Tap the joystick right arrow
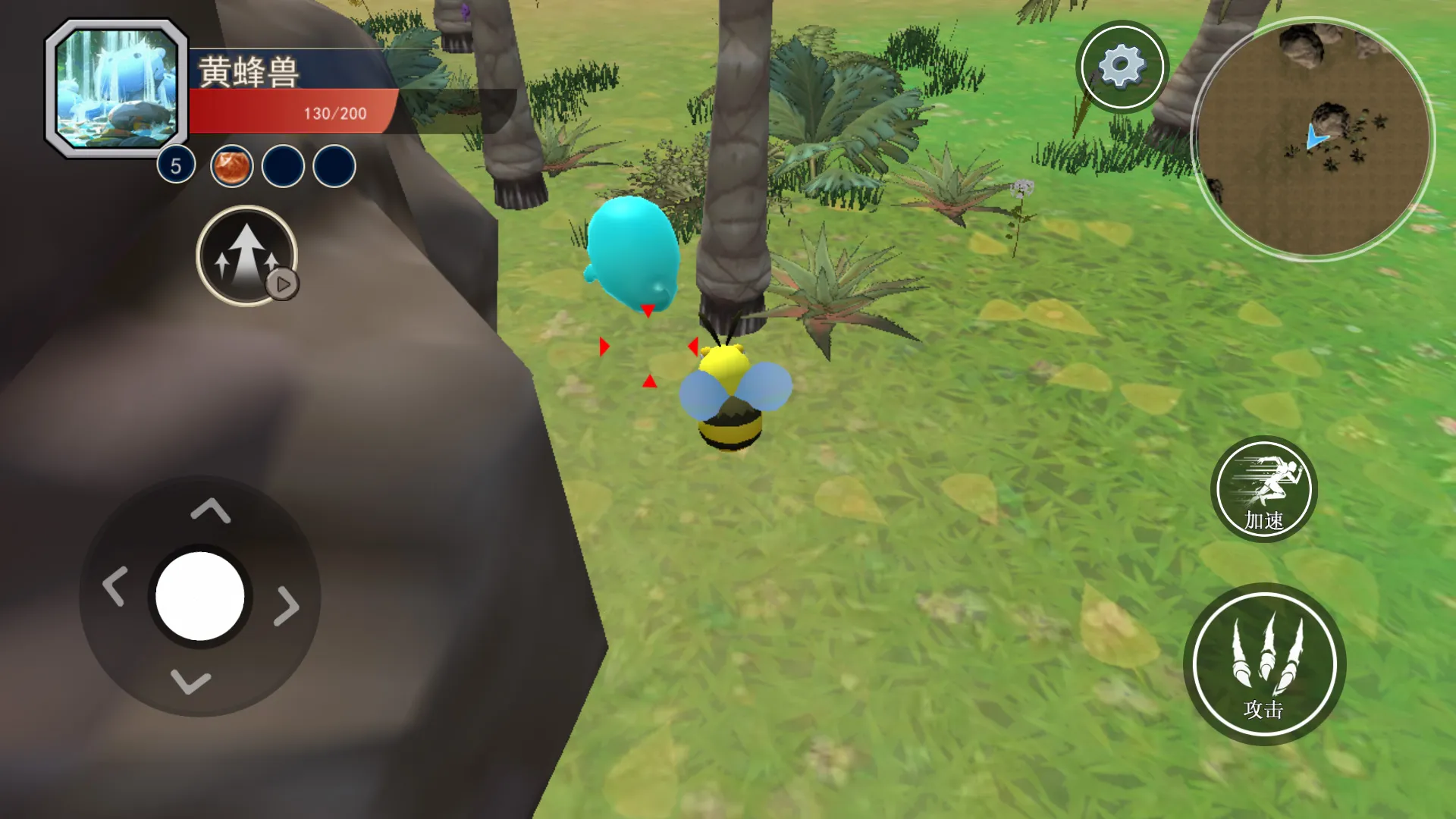1456x819 pixels. [x=287, y=605]
